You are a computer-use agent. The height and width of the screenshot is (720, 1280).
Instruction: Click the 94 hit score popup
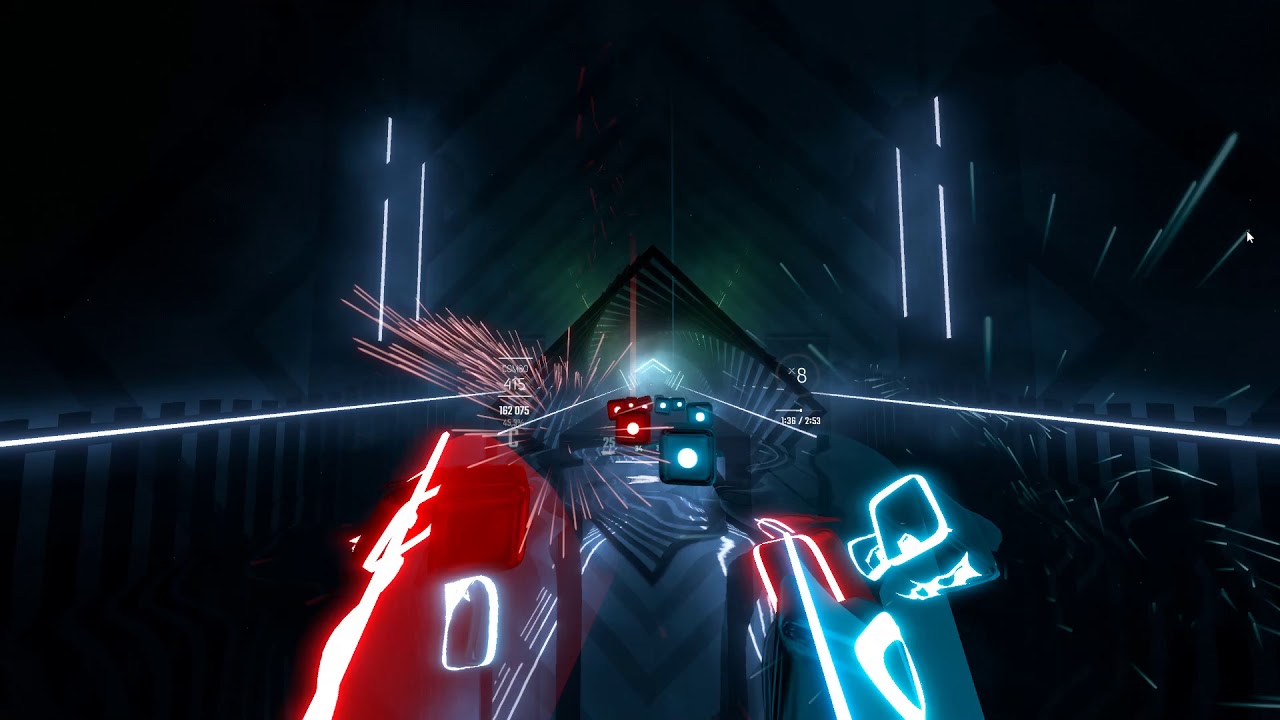click(x=637, y=446)
